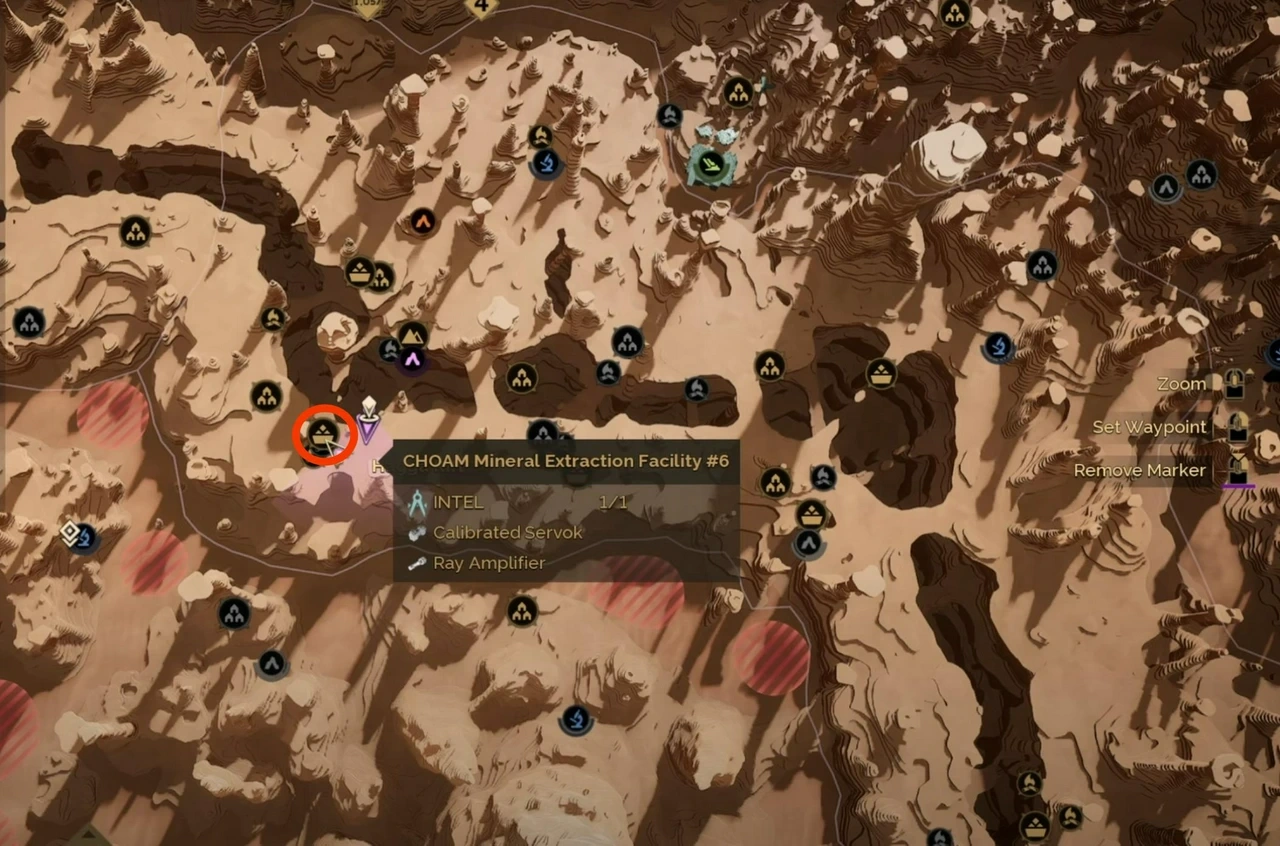Select the mountain peak icon near the bottom

(x=270, y=662)
